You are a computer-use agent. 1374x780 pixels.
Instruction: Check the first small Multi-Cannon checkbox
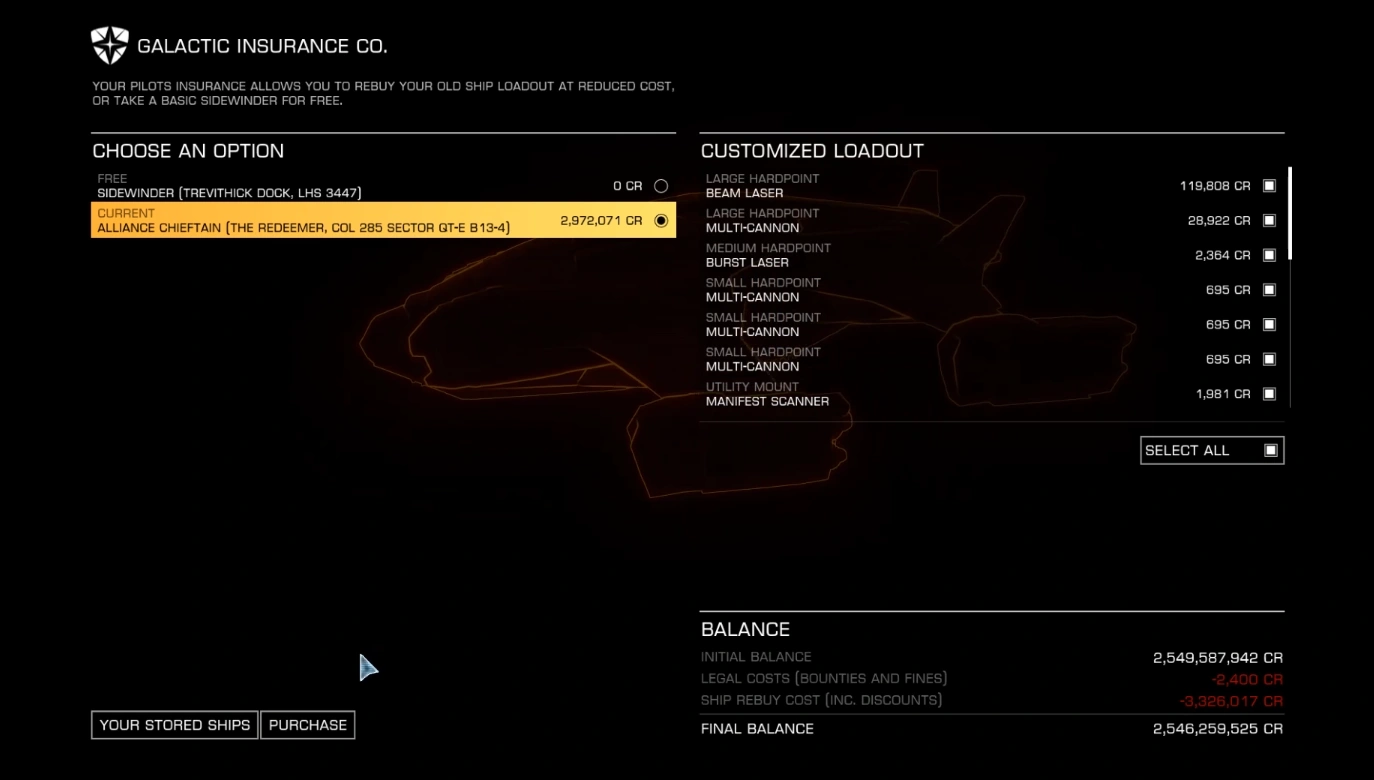(1269, 289)
